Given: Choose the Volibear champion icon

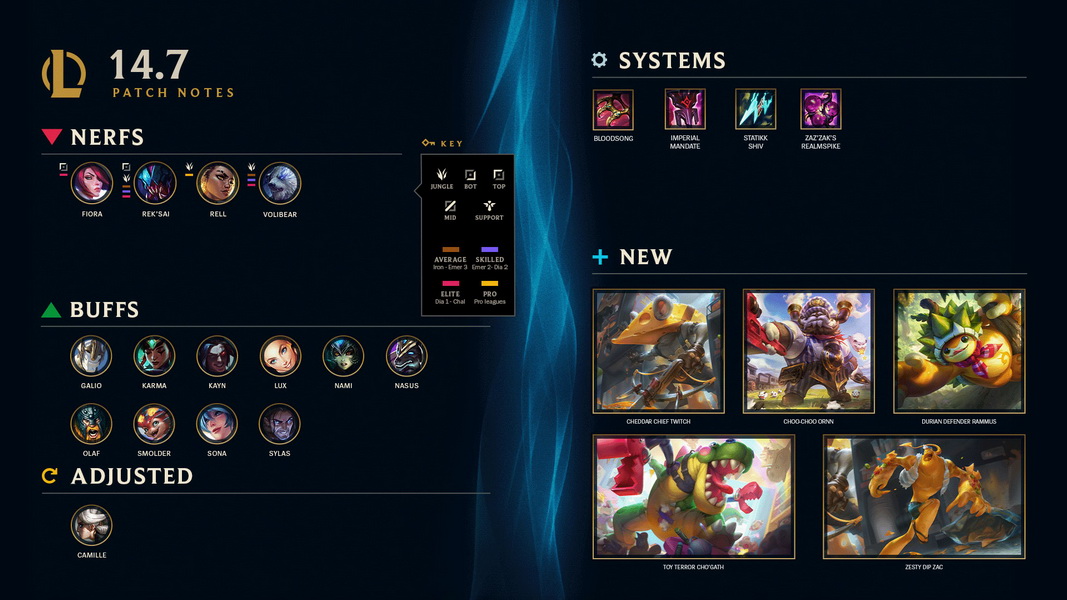Looking at the screenshot, I should pos(280,184).
